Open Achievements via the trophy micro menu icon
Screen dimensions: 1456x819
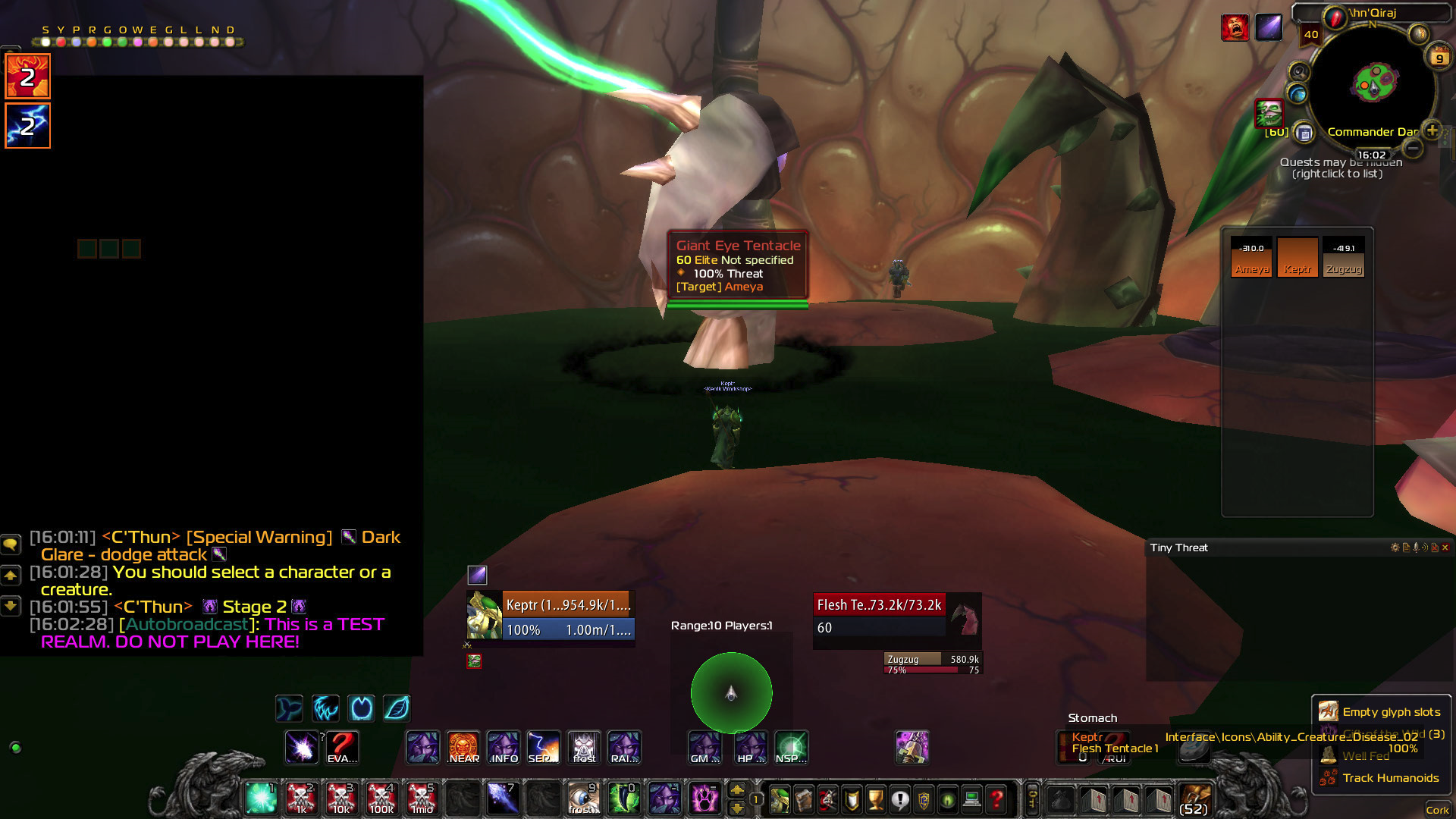877,800
